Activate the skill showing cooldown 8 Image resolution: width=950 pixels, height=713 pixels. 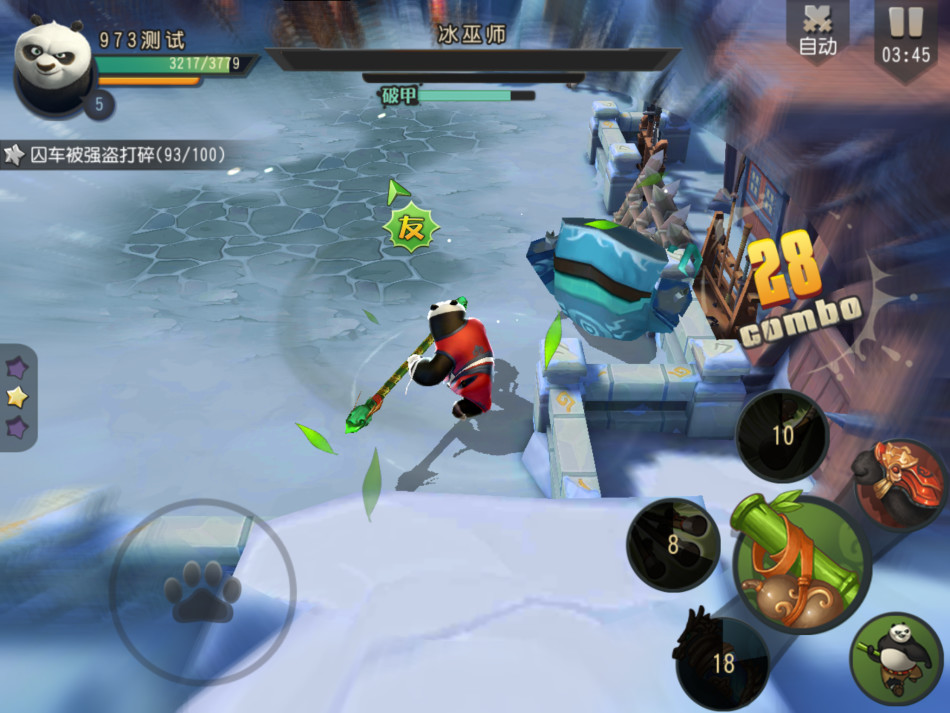pyautogui.click(x=672, y=545)
